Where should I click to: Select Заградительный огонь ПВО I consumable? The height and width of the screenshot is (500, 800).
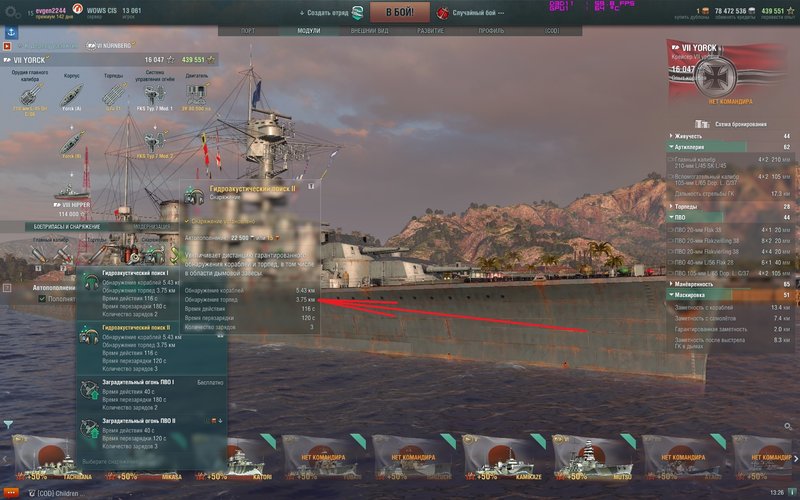pos(150,394)
